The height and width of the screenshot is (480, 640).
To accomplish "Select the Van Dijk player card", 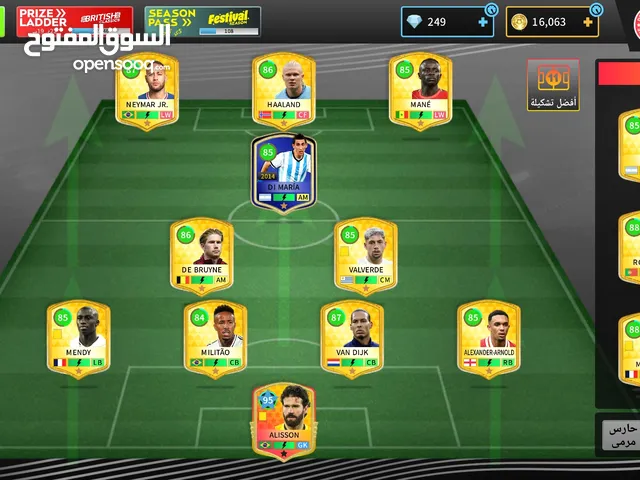I will point(352,339).
